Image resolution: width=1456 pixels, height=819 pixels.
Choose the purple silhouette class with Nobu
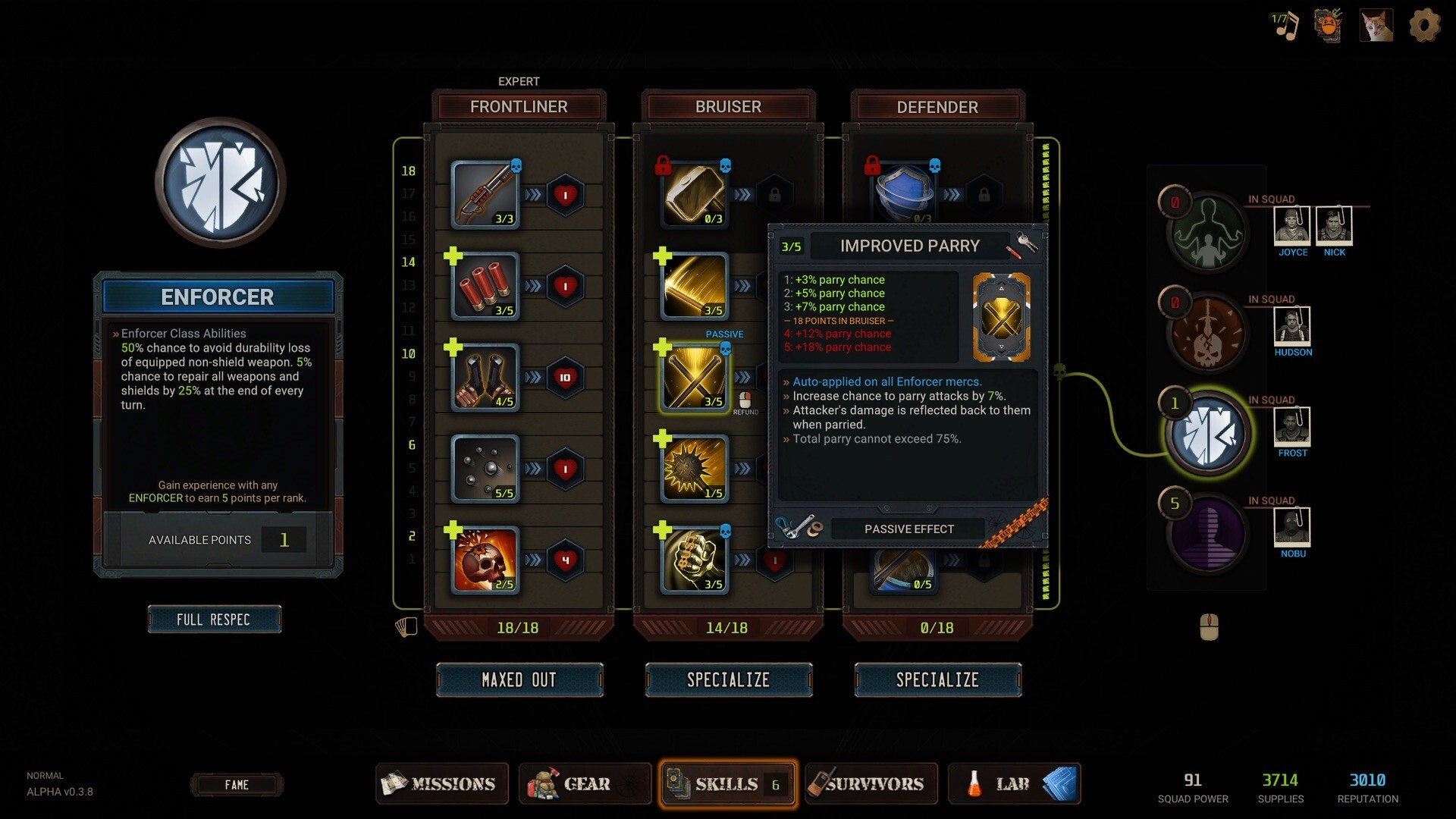pyautogui.click(x=1207, y=533)
